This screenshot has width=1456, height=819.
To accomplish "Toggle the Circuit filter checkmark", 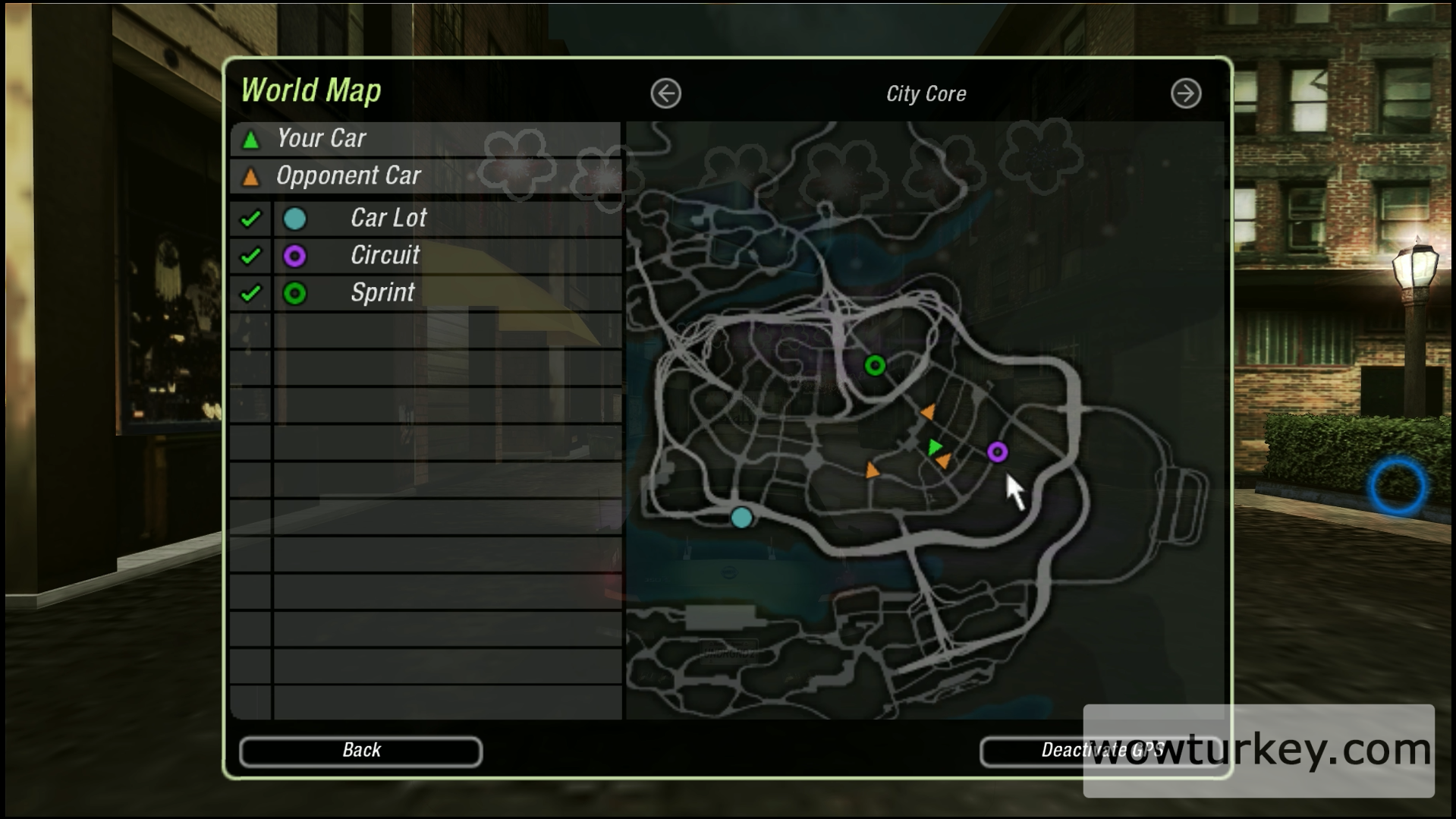I will 250,256.
